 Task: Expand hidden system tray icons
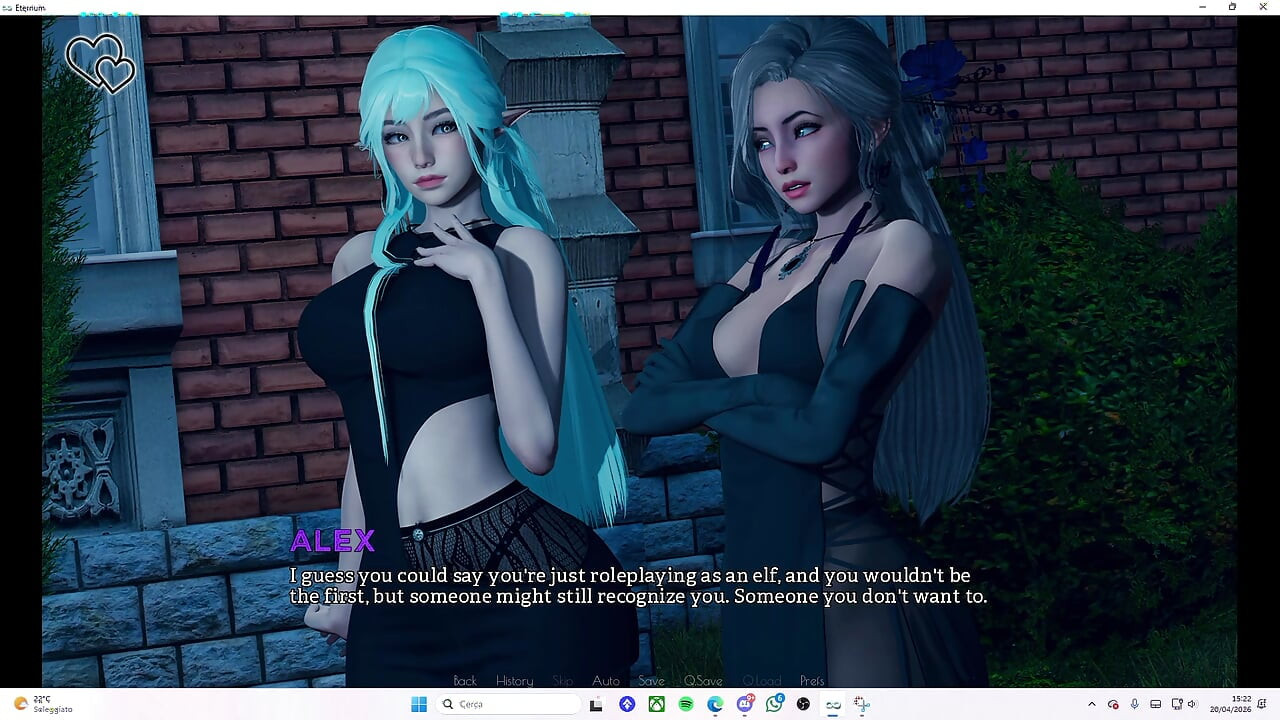coord(1092,704)
